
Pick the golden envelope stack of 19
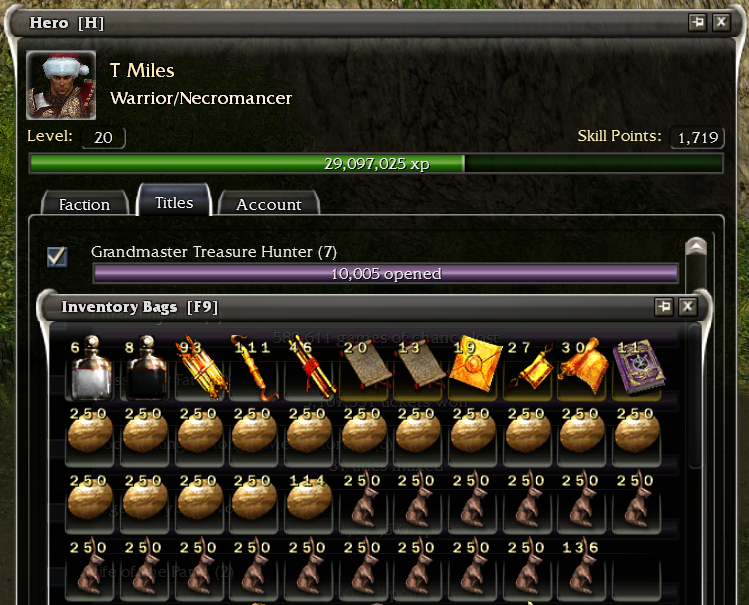(470, 367)
